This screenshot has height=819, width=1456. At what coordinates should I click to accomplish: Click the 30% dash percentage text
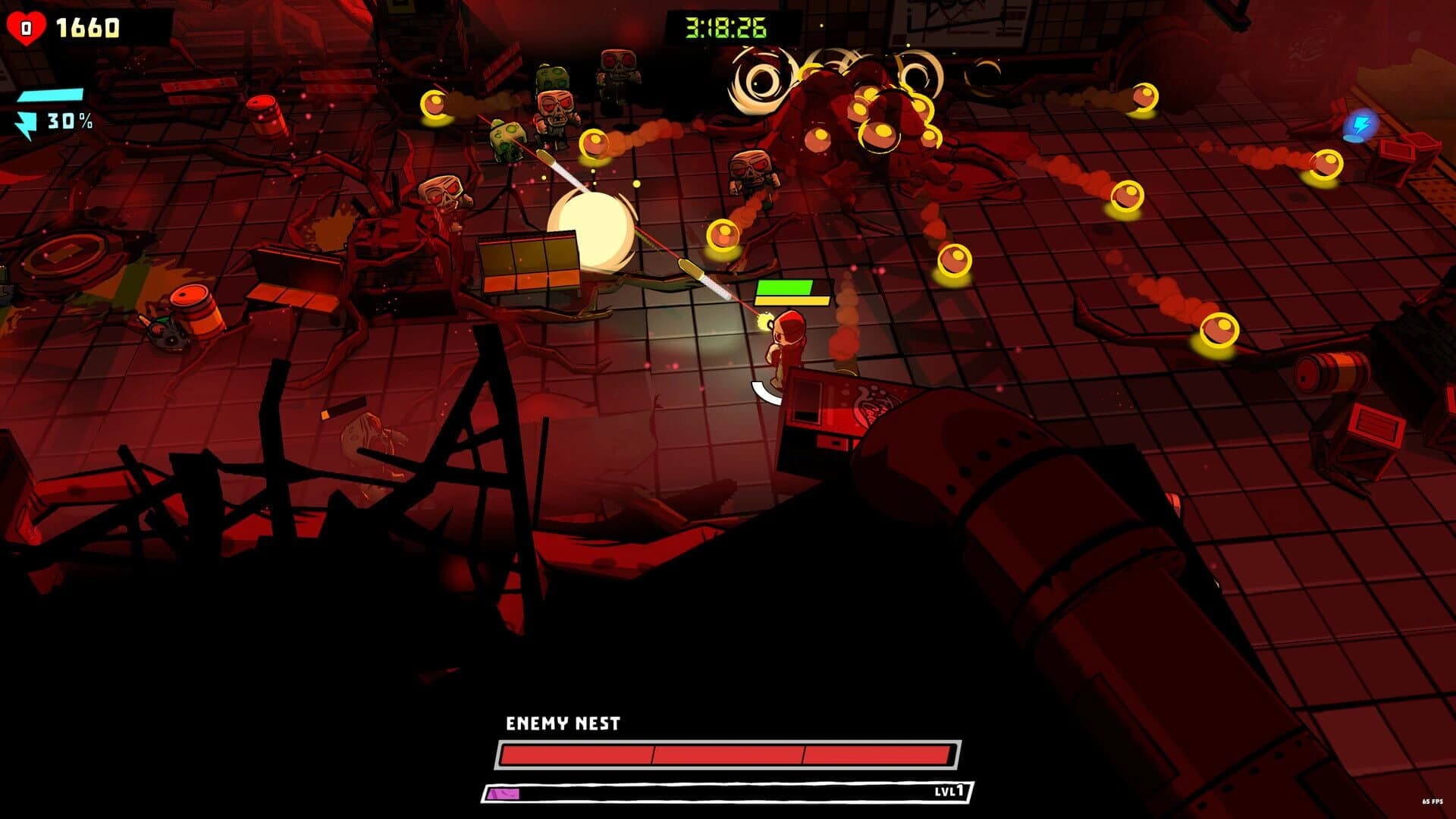click(68, 120)
